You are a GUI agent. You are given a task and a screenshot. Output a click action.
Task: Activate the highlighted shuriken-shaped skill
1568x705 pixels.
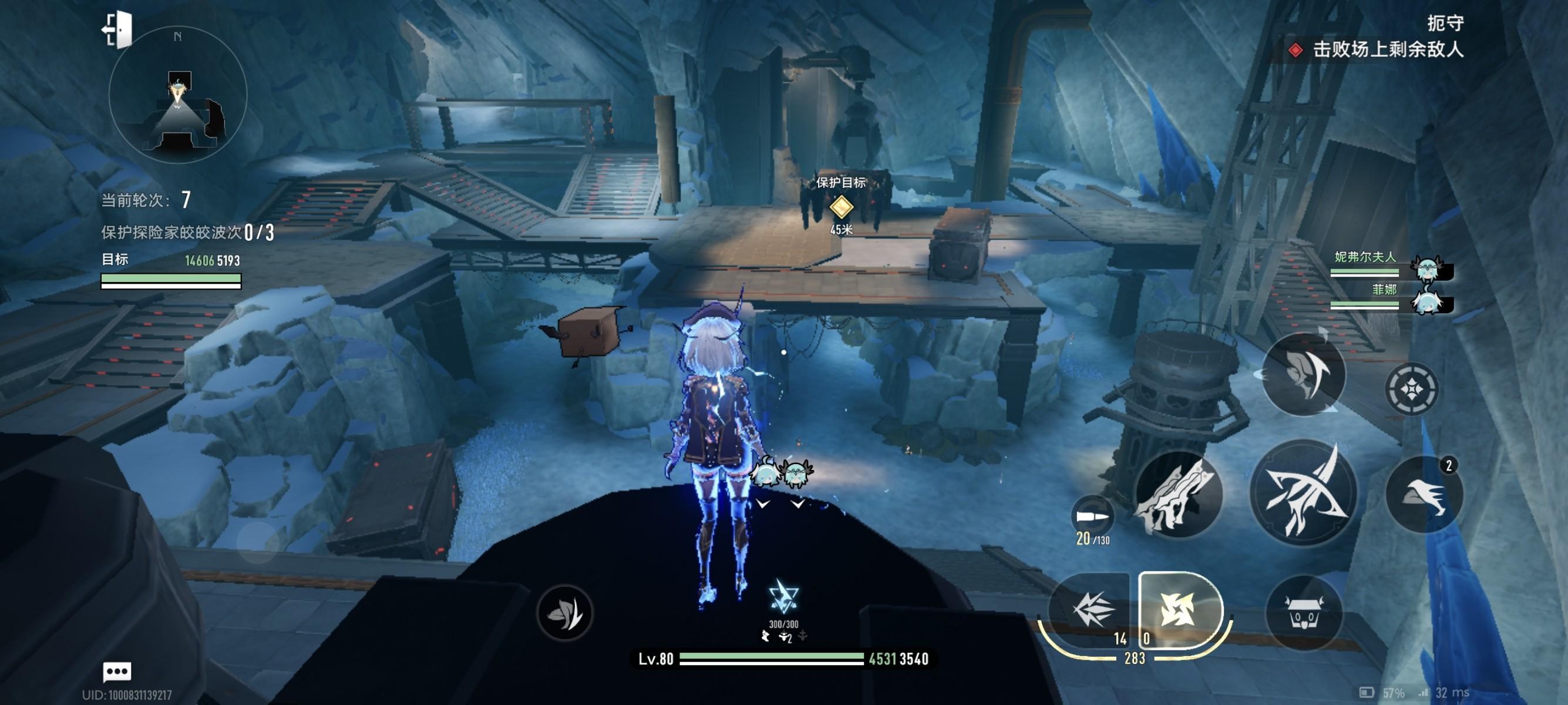click(x=1178, y=609)
